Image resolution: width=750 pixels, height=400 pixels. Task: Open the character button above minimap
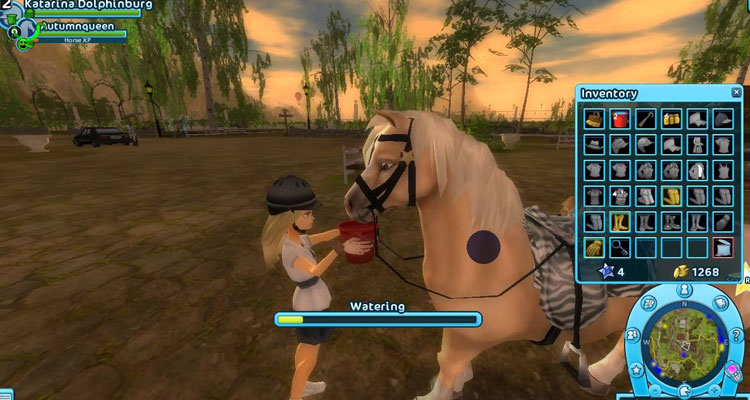click(684, 291)
